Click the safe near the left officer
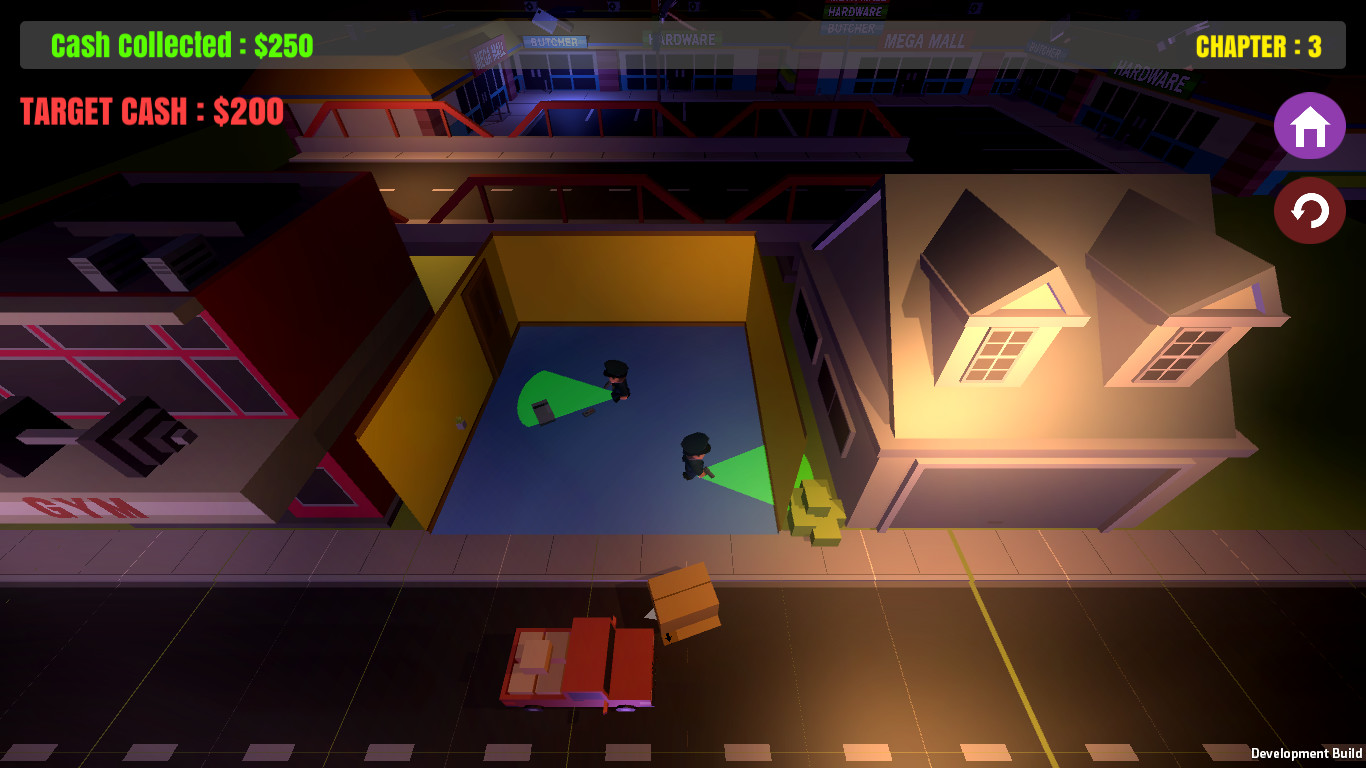The image size is (1366, 768). 540,410
